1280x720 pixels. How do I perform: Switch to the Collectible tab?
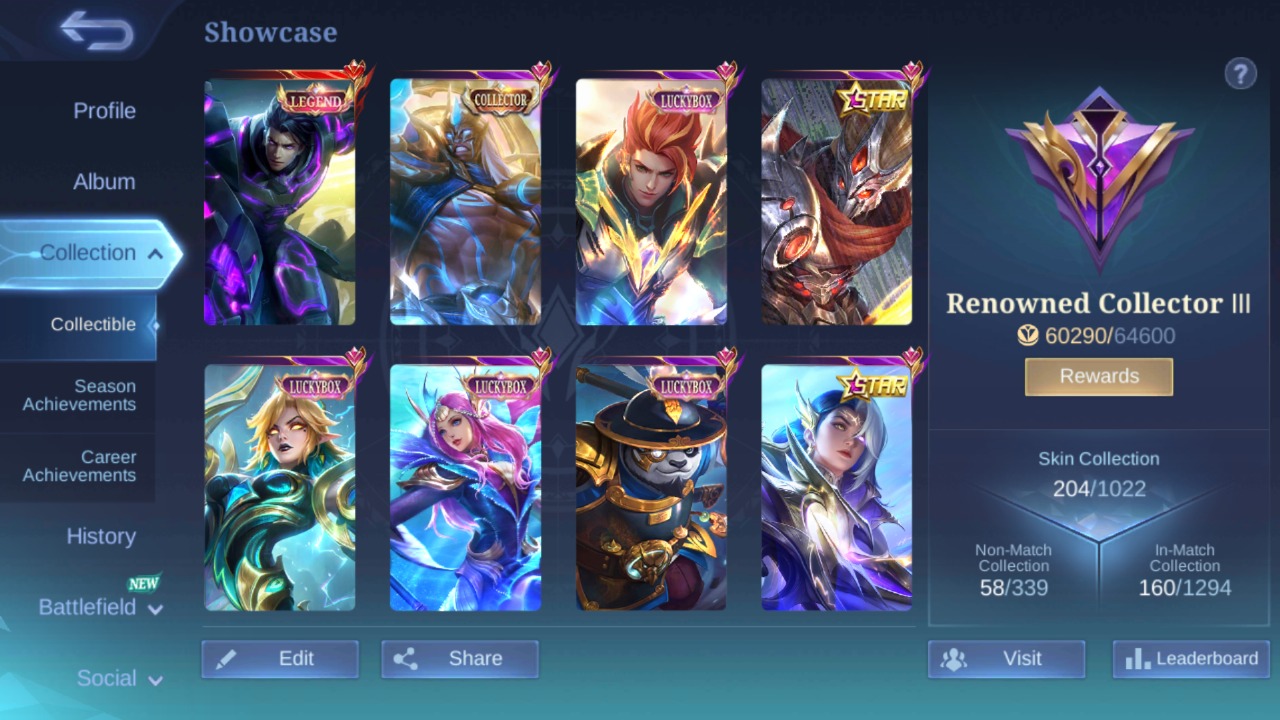(x=93, y=324)
